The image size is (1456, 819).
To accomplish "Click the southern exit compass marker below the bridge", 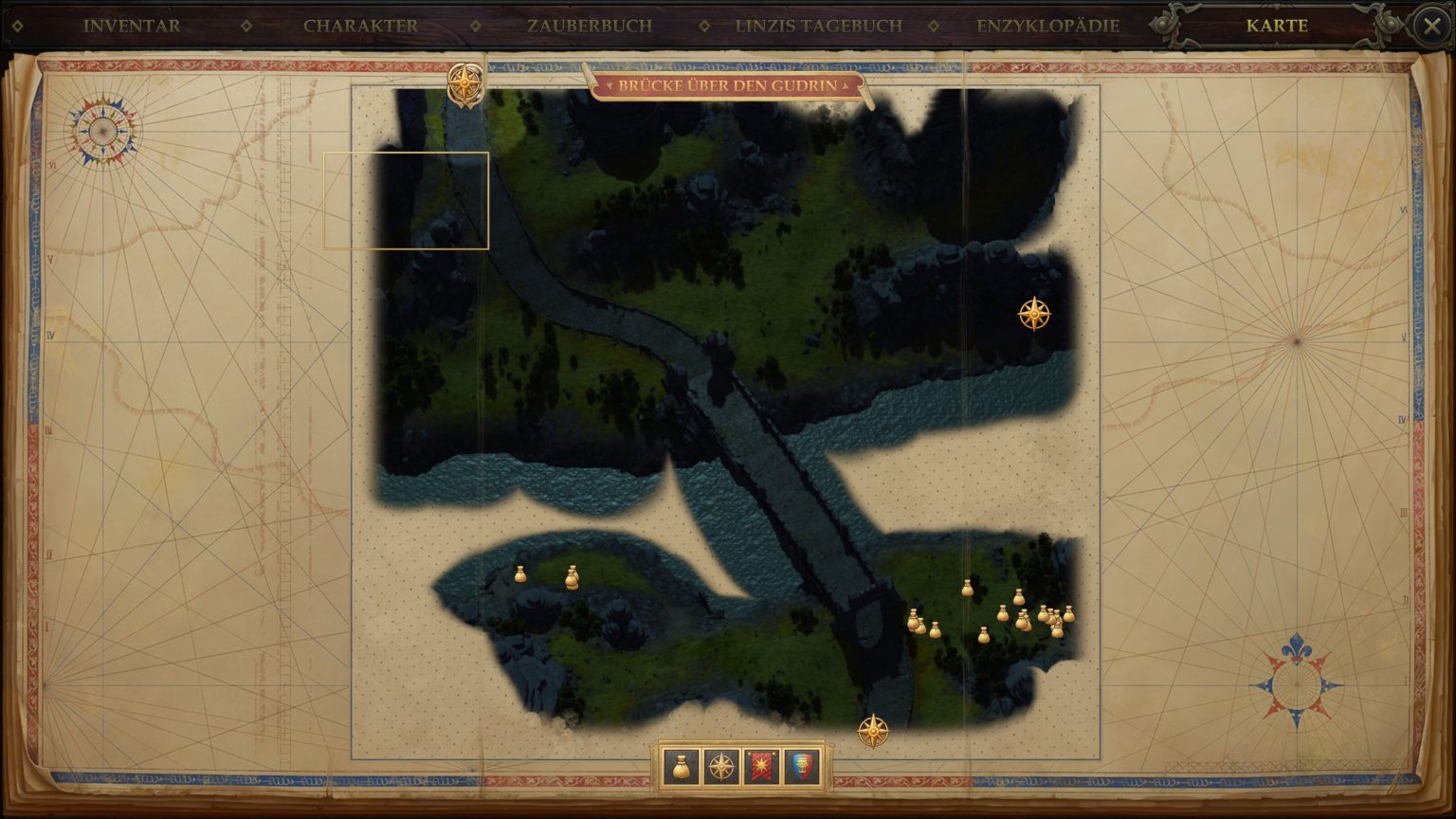I will pyautogui.click(x=873, y=729).
